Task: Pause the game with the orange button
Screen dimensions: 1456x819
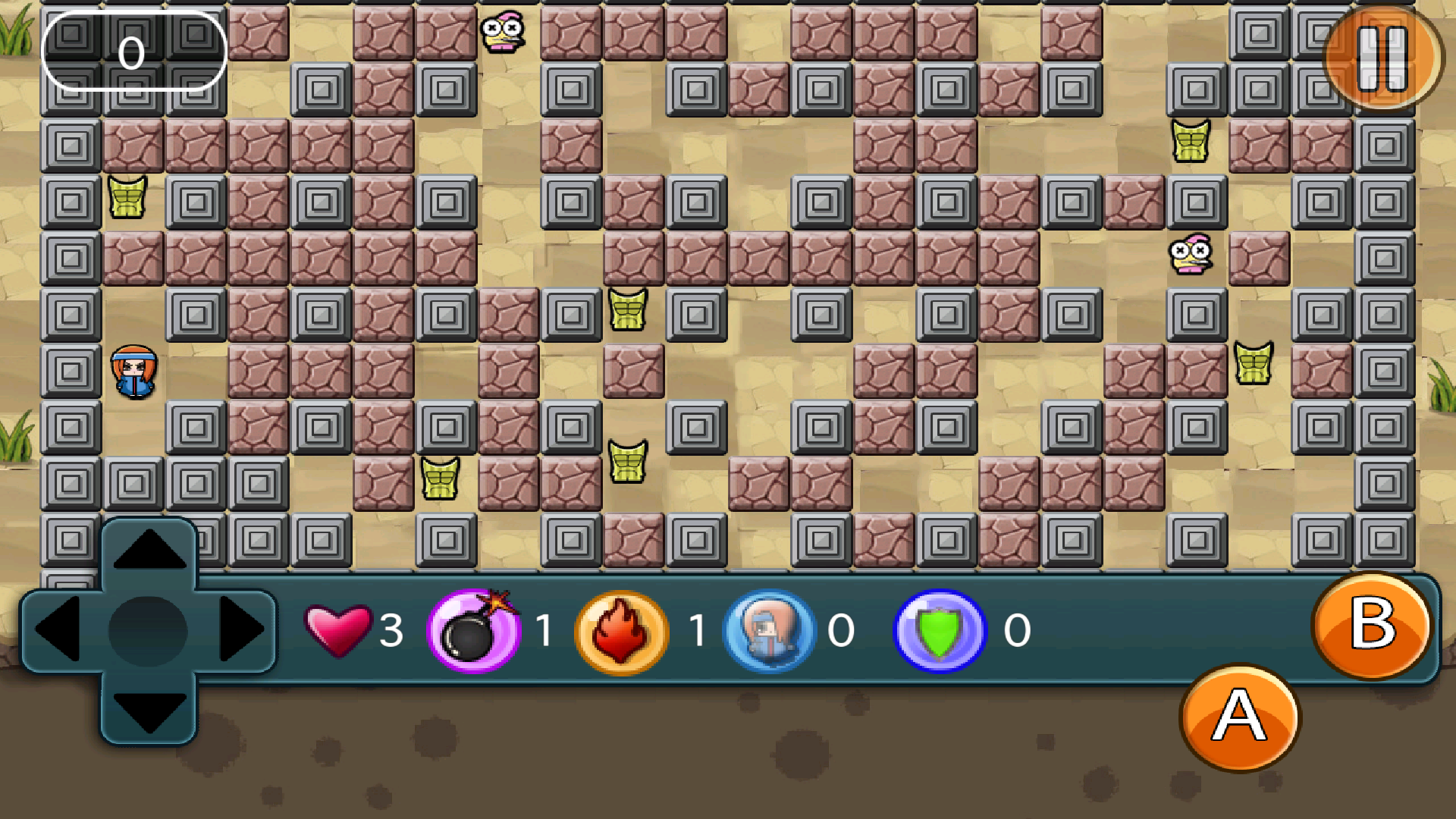Action: pos(1382,58)
